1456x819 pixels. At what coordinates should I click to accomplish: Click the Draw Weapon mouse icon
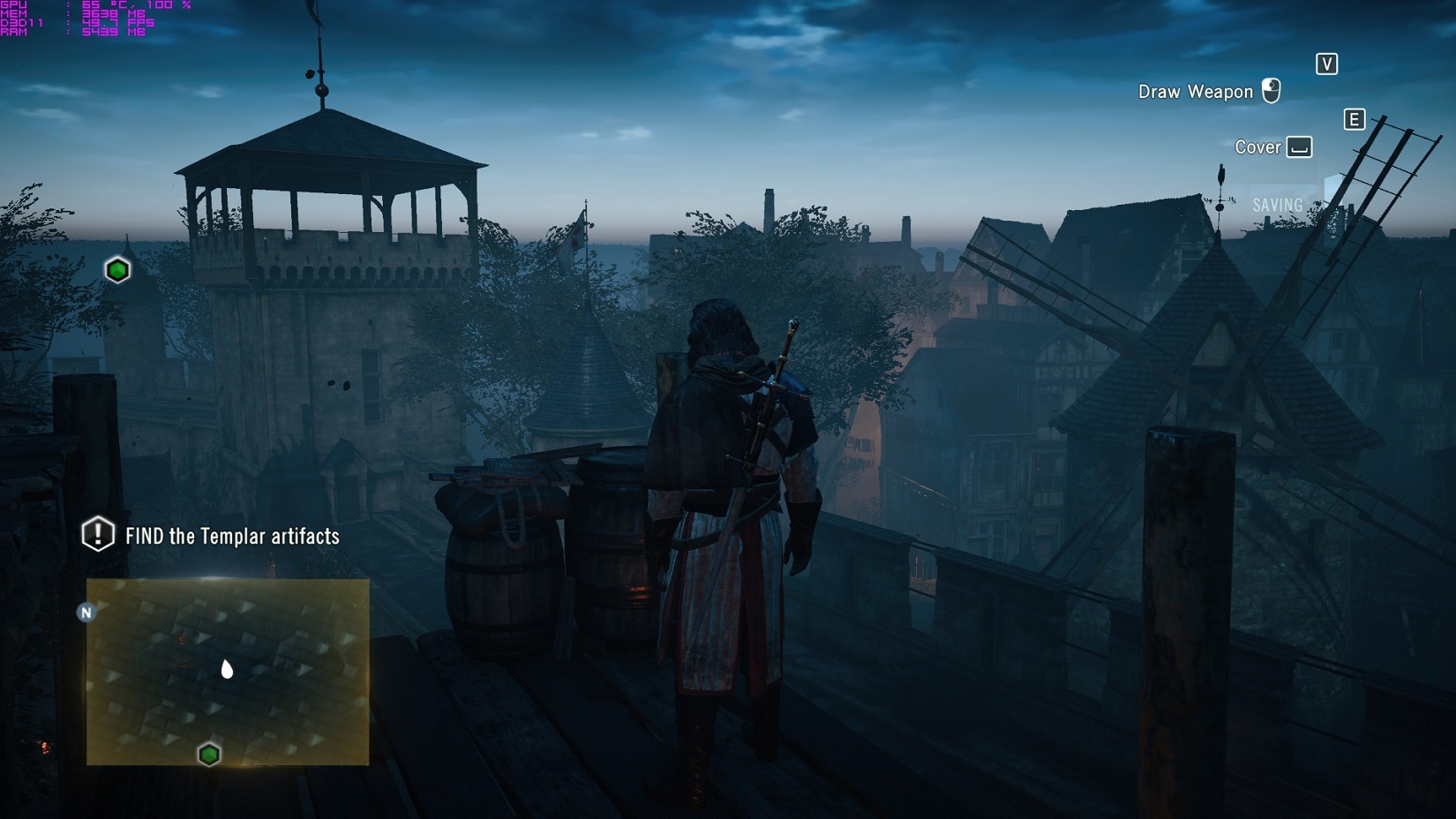[1272, 90]
